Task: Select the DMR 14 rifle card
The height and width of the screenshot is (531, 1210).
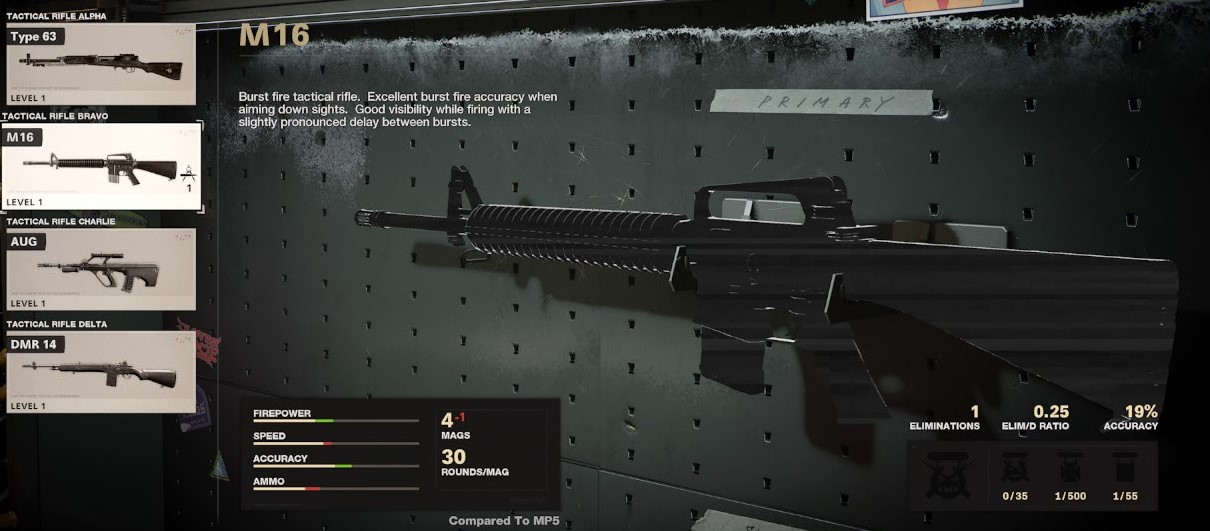Action: pyautogui.click(x=100, y=372)
